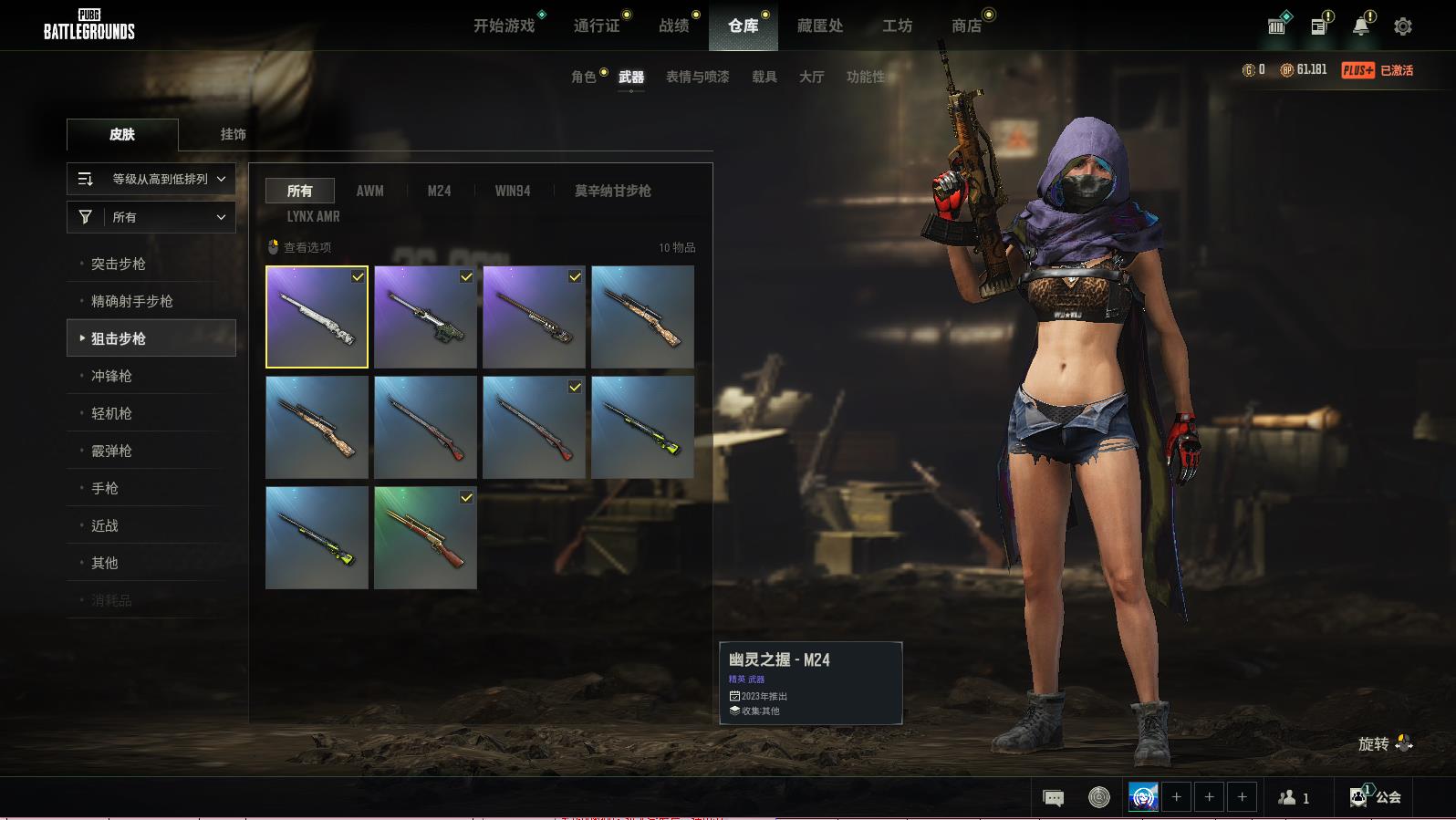Open the 载具 vehicle sub-tab

click(764, 77)
